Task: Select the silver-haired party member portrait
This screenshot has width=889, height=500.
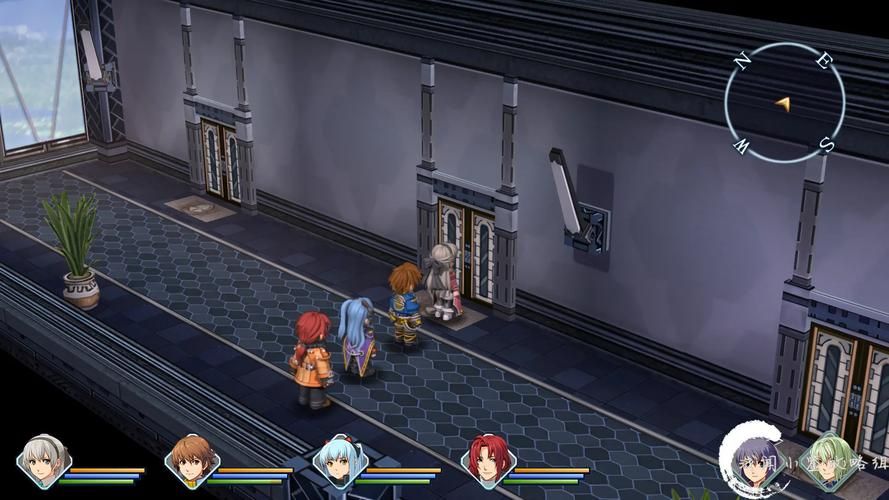Action: (43, 461)
